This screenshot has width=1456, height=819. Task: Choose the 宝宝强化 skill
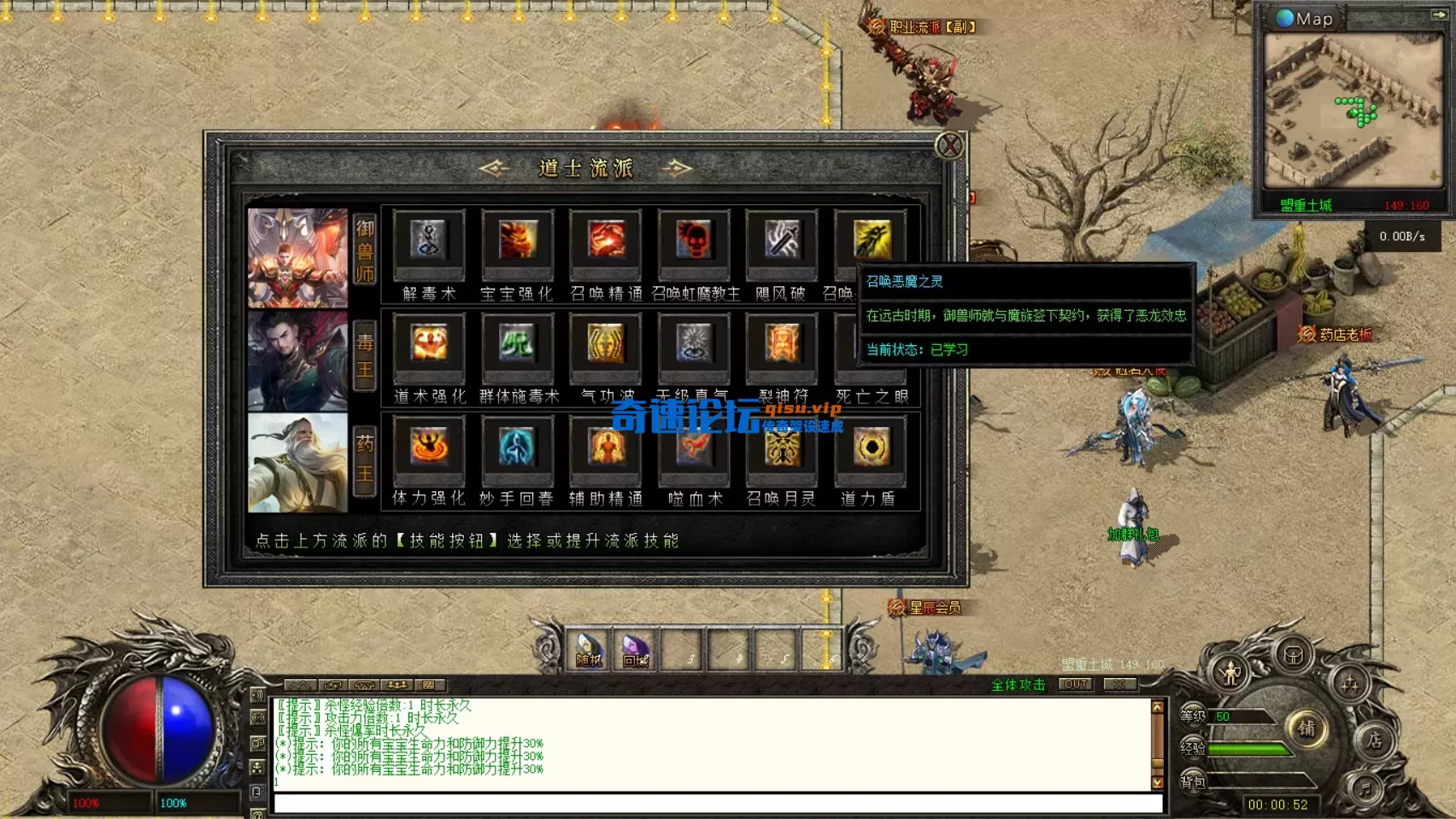point(517,242)
